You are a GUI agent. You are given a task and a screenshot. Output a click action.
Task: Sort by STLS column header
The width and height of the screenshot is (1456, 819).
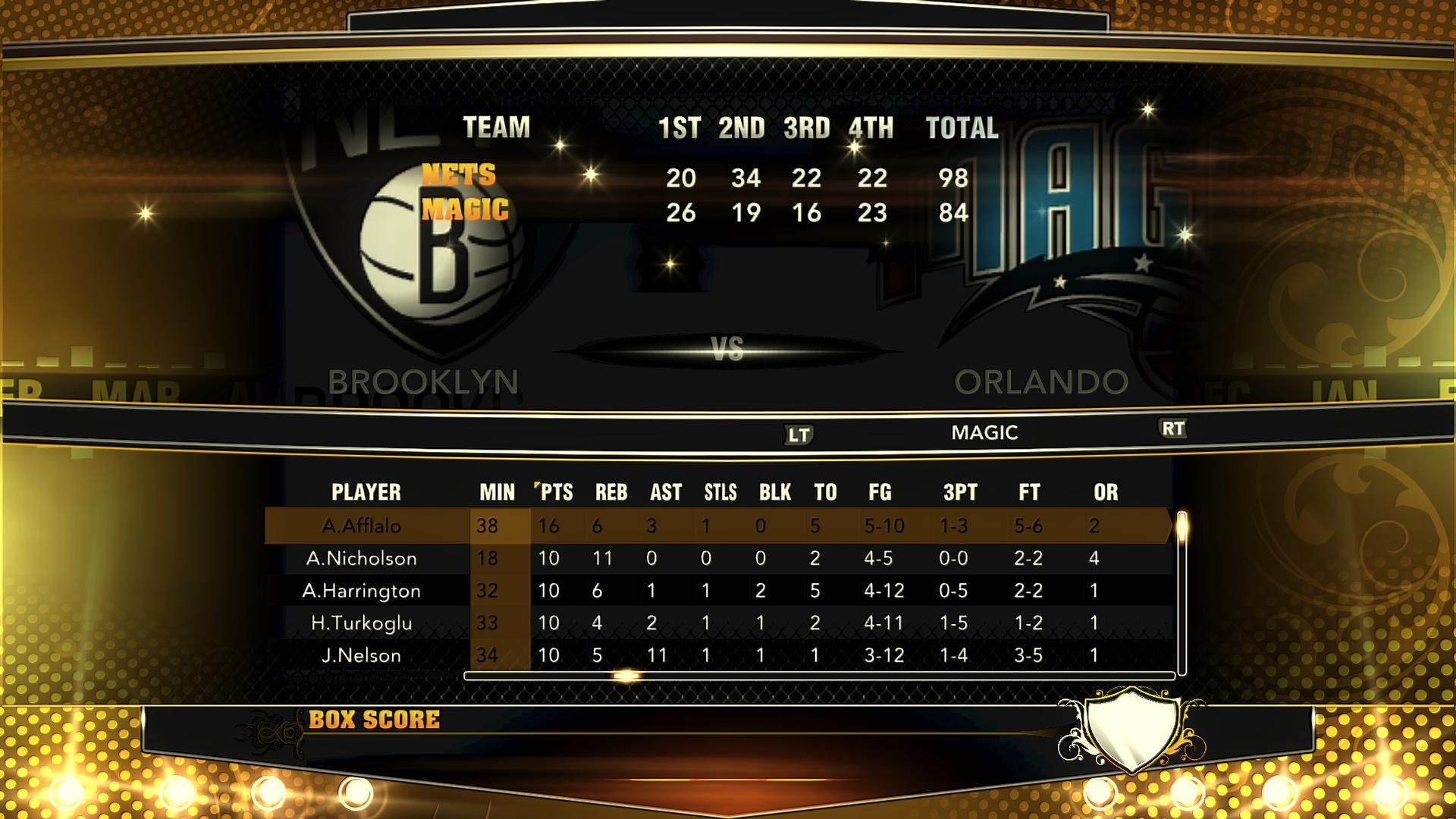coord(720,492)
